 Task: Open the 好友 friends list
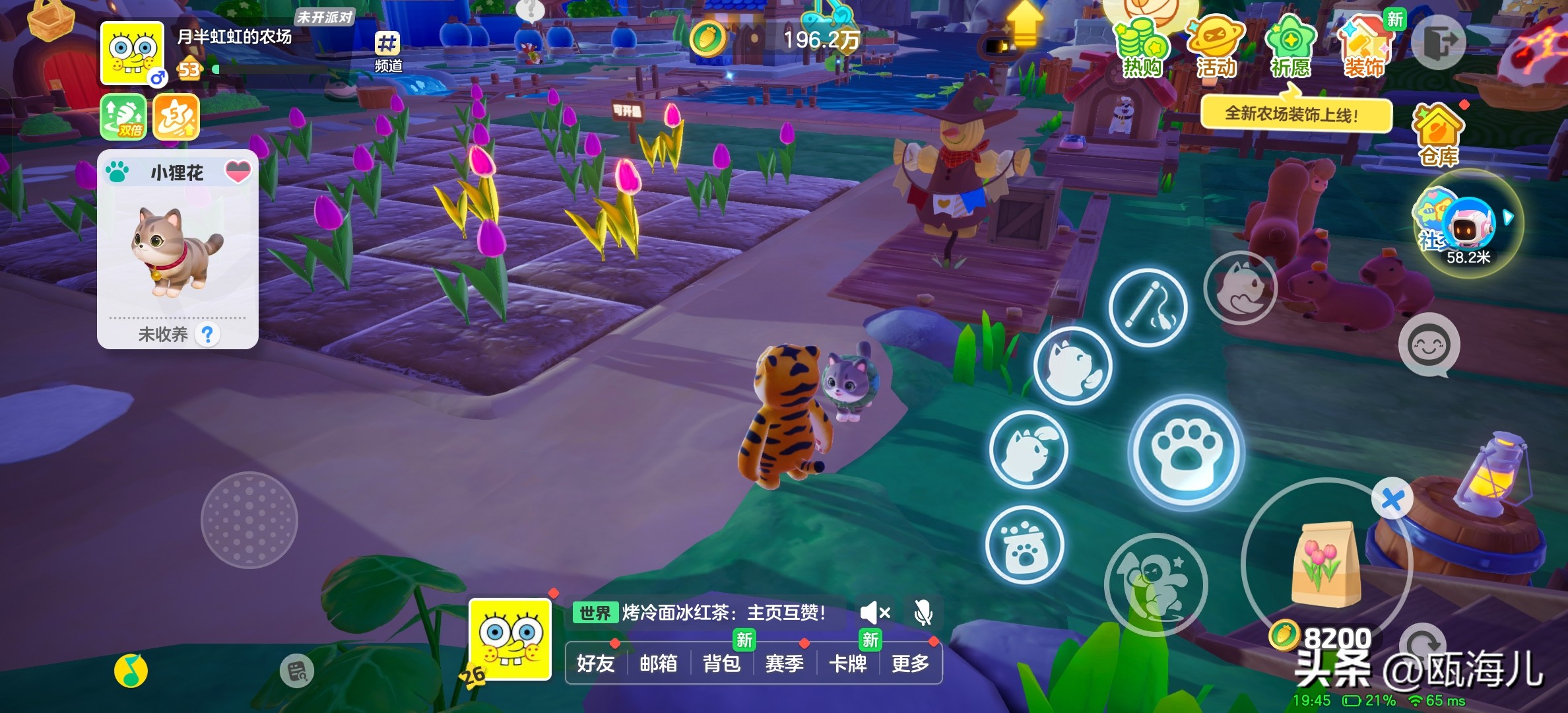(595, 663)
